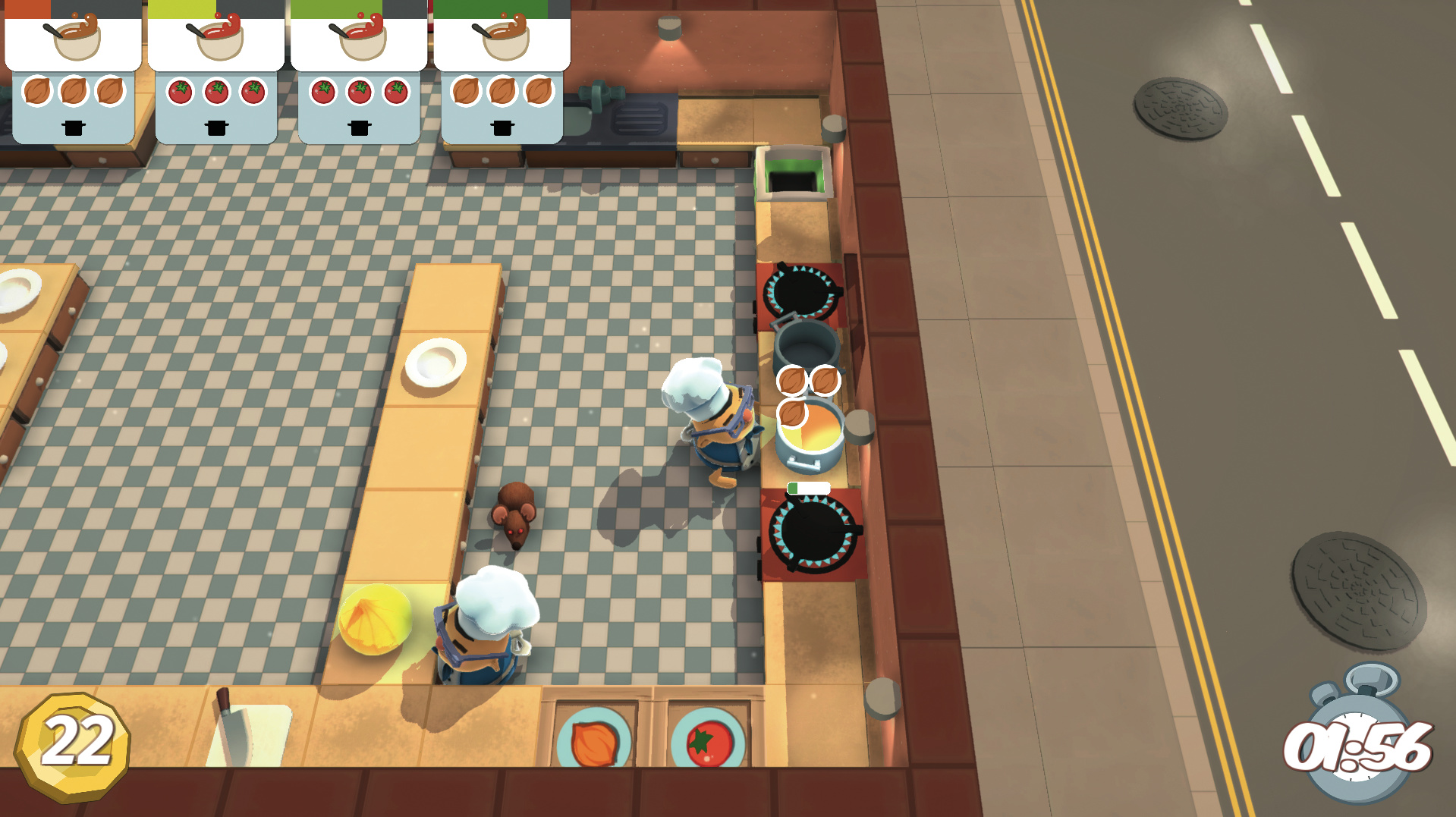
Task: Select the onion soup order with orange timer
Action: [x=74, y=72]
